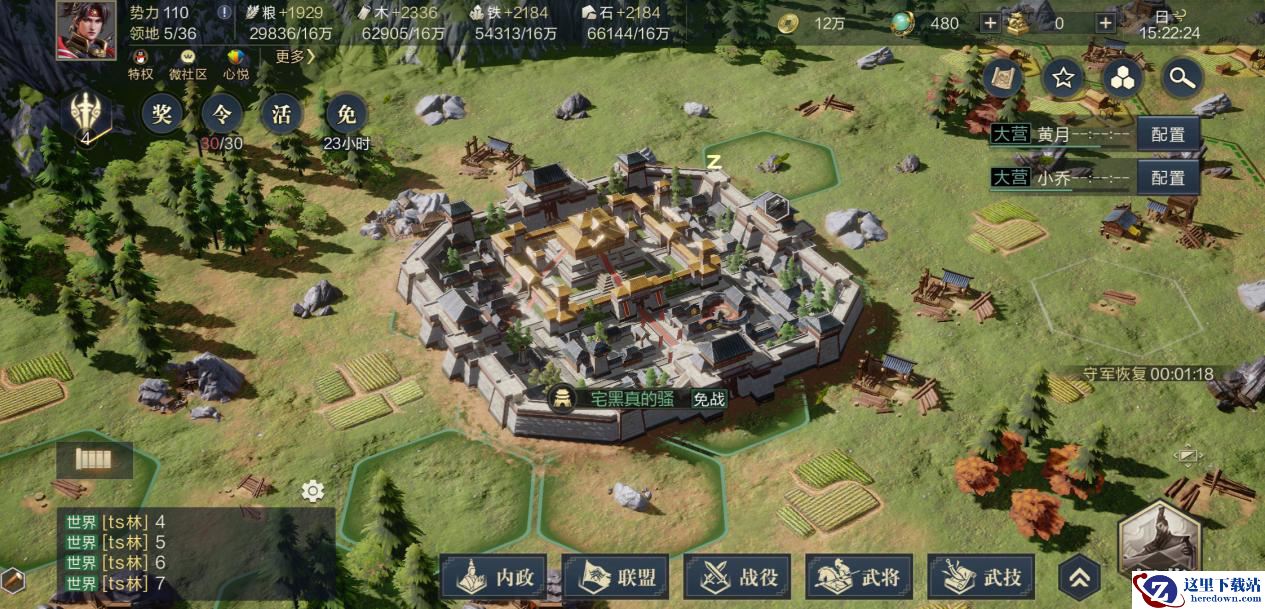Image resolution: width=1265 pixels, height=609 pixels.
Task: Click 配置 for the 小乔 camp
Action: tap(1167, 178)
